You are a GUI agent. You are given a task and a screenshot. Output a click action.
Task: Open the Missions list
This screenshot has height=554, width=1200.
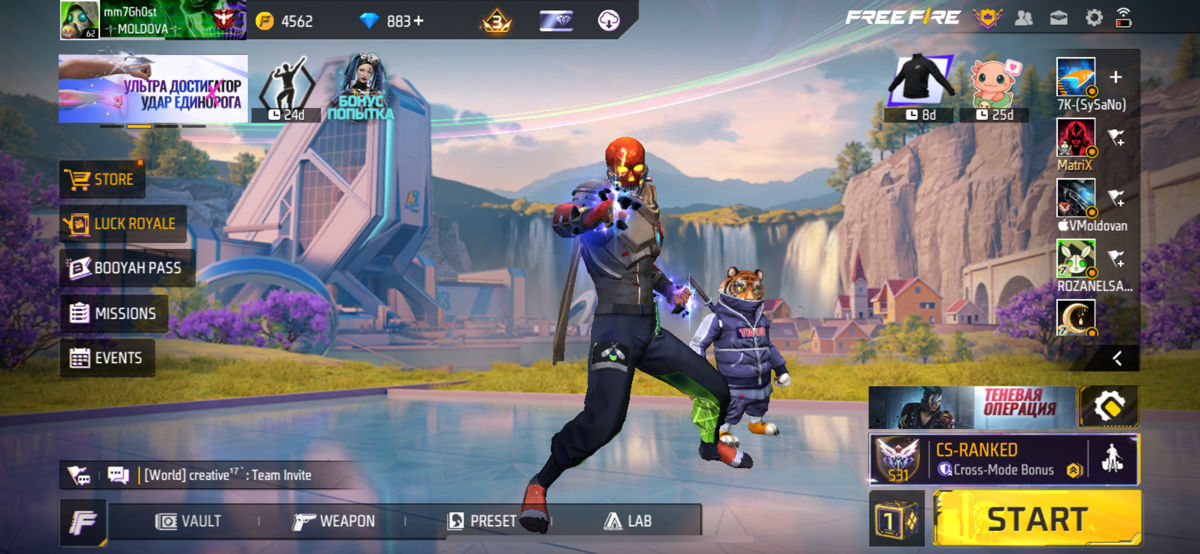[x=113, y=313]
